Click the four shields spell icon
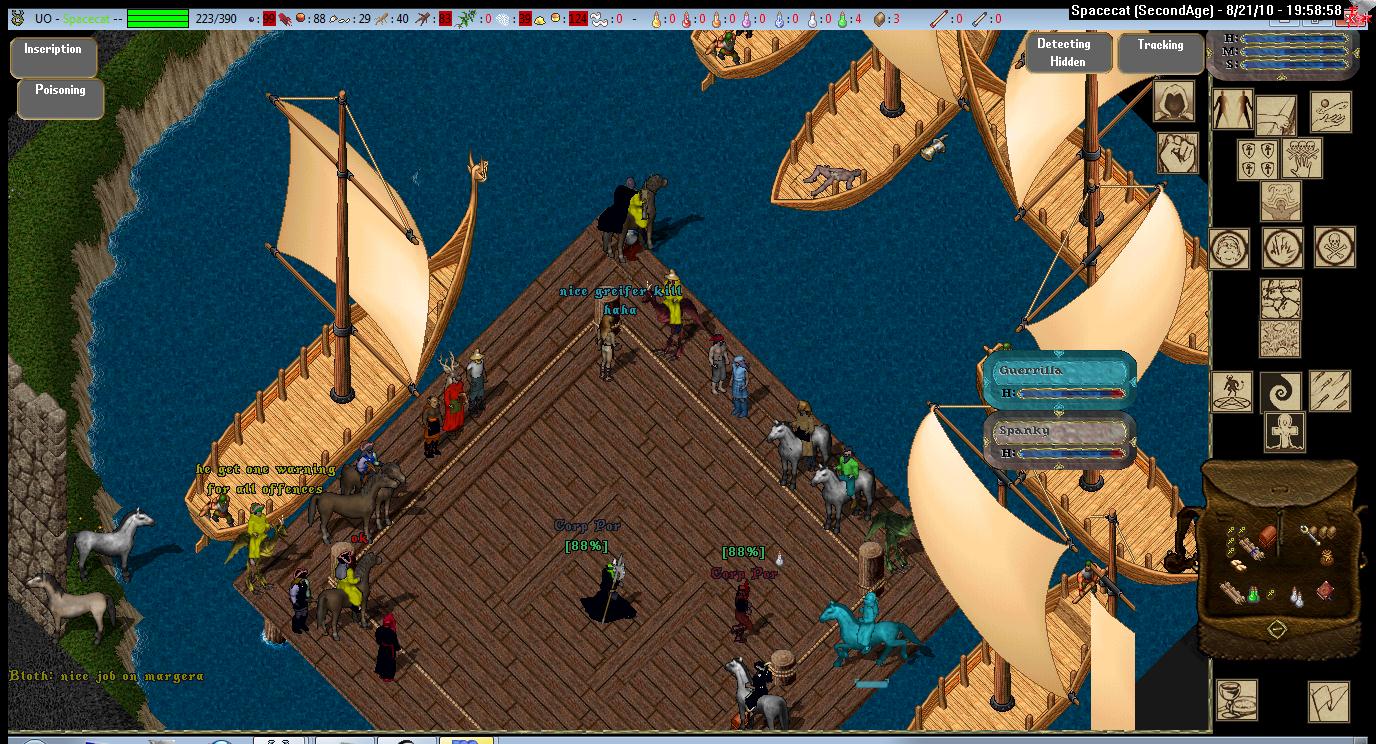This screenshot has height=744, width=1376. tap(1257, 160)
